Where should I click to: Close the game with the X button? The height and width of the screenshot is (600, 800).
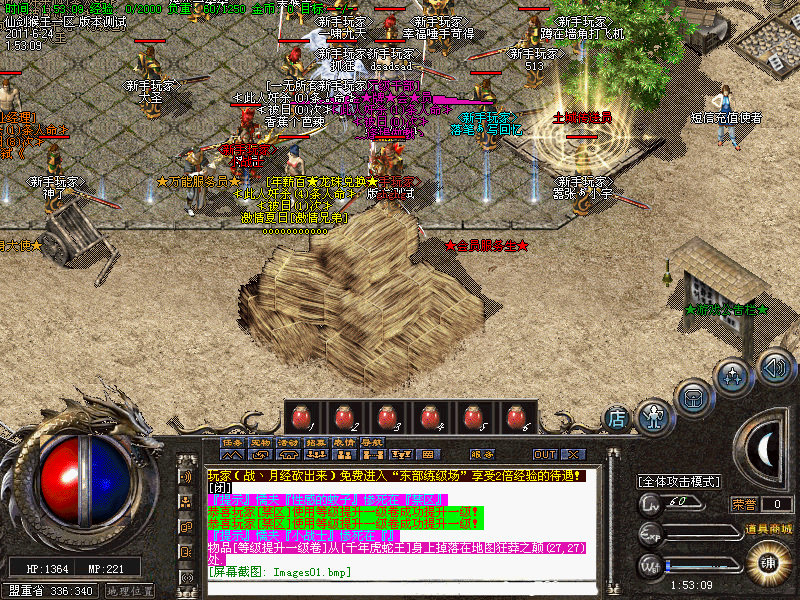pyautogui.click(x=574, y=454)
